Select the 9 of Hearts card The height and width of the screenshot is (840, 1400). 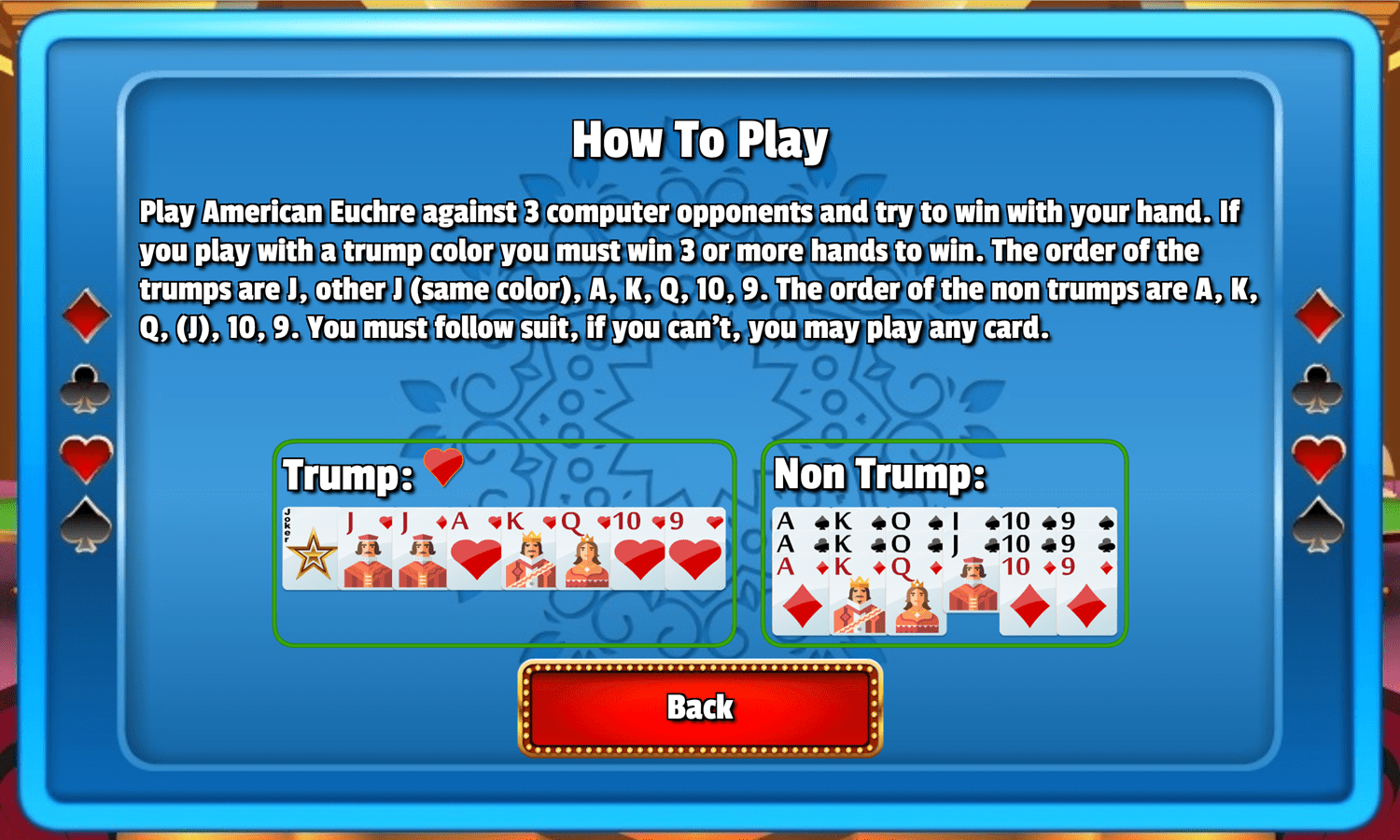click(693, 549)
